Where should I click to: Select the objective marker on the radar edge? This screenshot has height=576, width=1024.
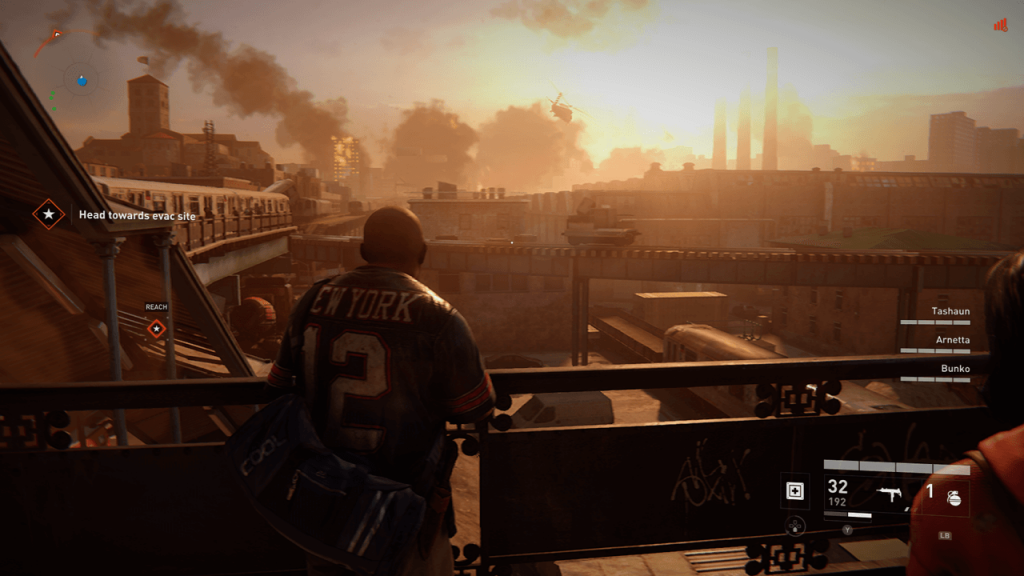click(x=56, y=35)
